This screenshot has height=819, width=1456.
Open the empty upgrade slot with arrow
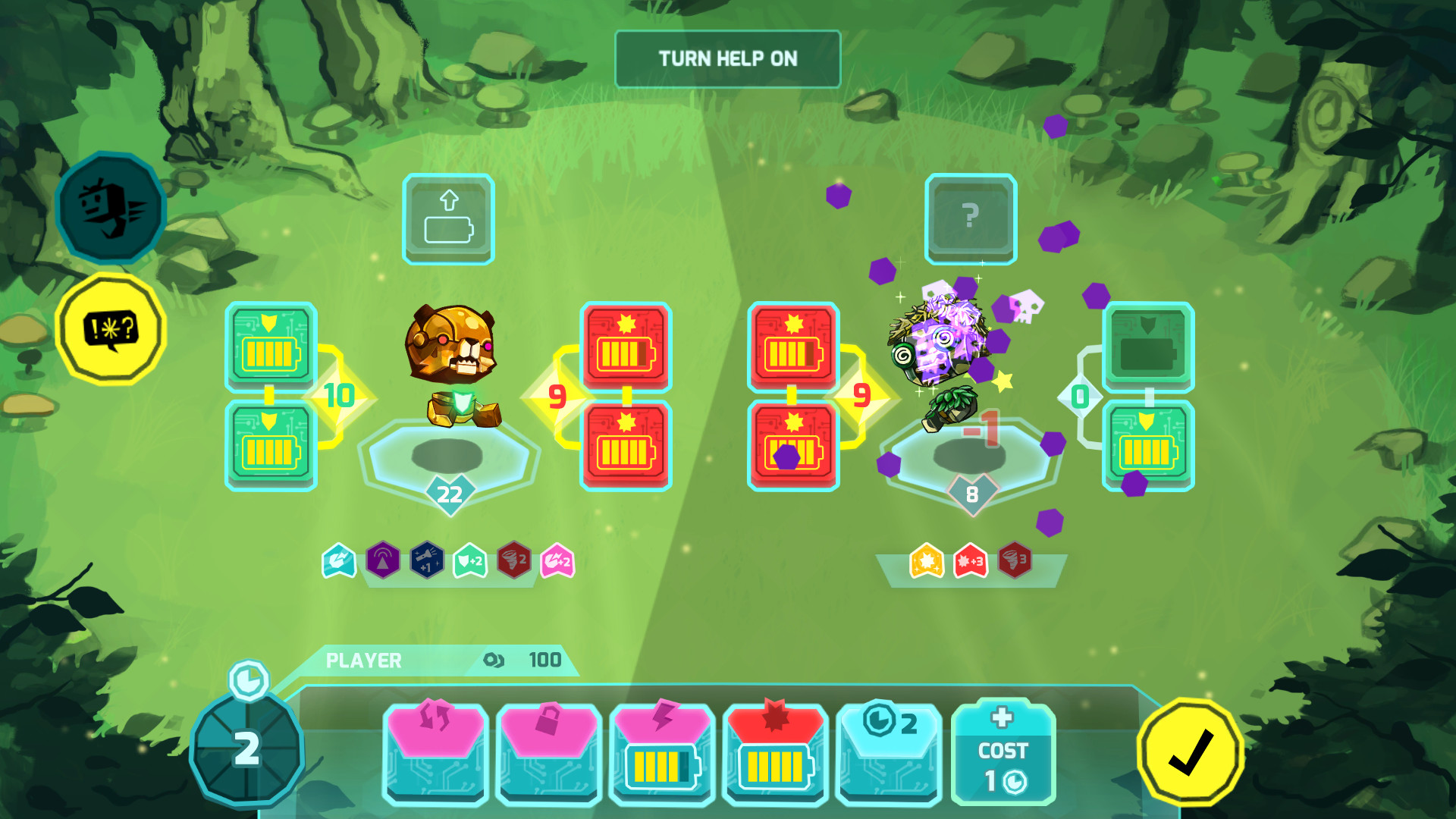[x=448, y=220]
